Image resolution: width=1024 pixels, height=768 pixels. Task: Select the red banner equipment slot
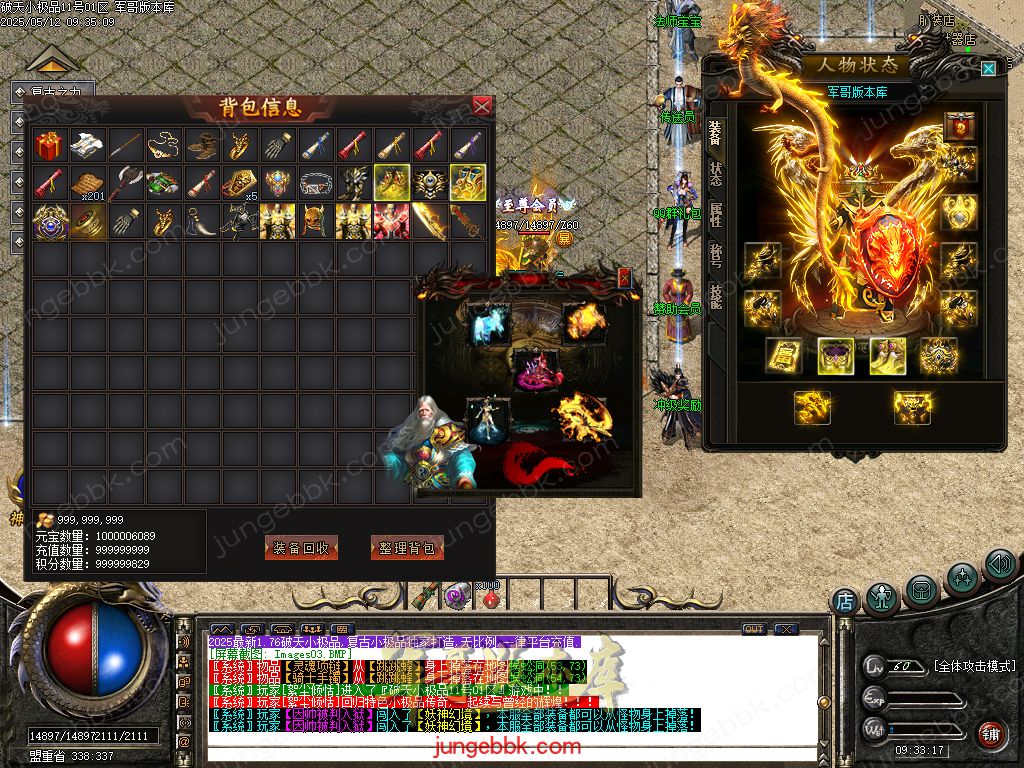click(961, 127)
